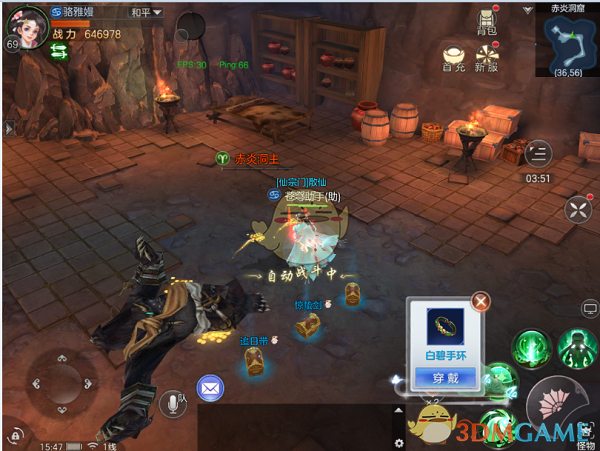Tap the crossed swords round button
Image resolution: width=600 pixels, height=451 pixels.
578,209
